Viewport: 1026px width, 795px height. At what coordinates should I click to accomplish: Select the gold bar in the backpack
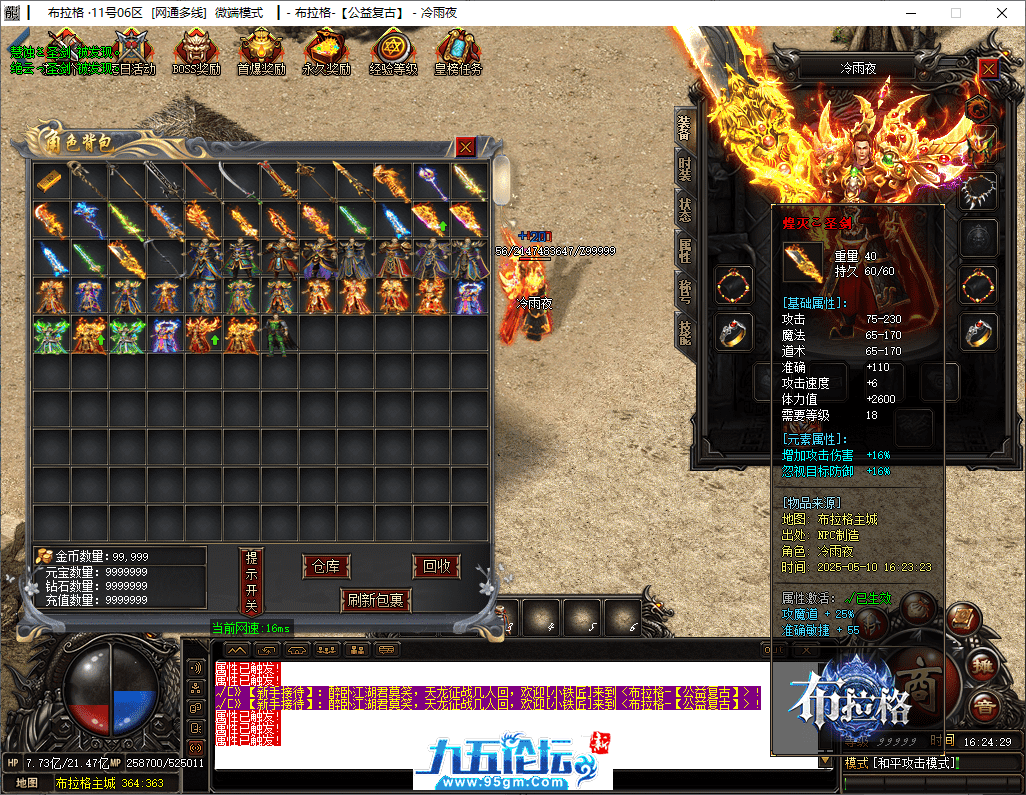coord(52,182)
